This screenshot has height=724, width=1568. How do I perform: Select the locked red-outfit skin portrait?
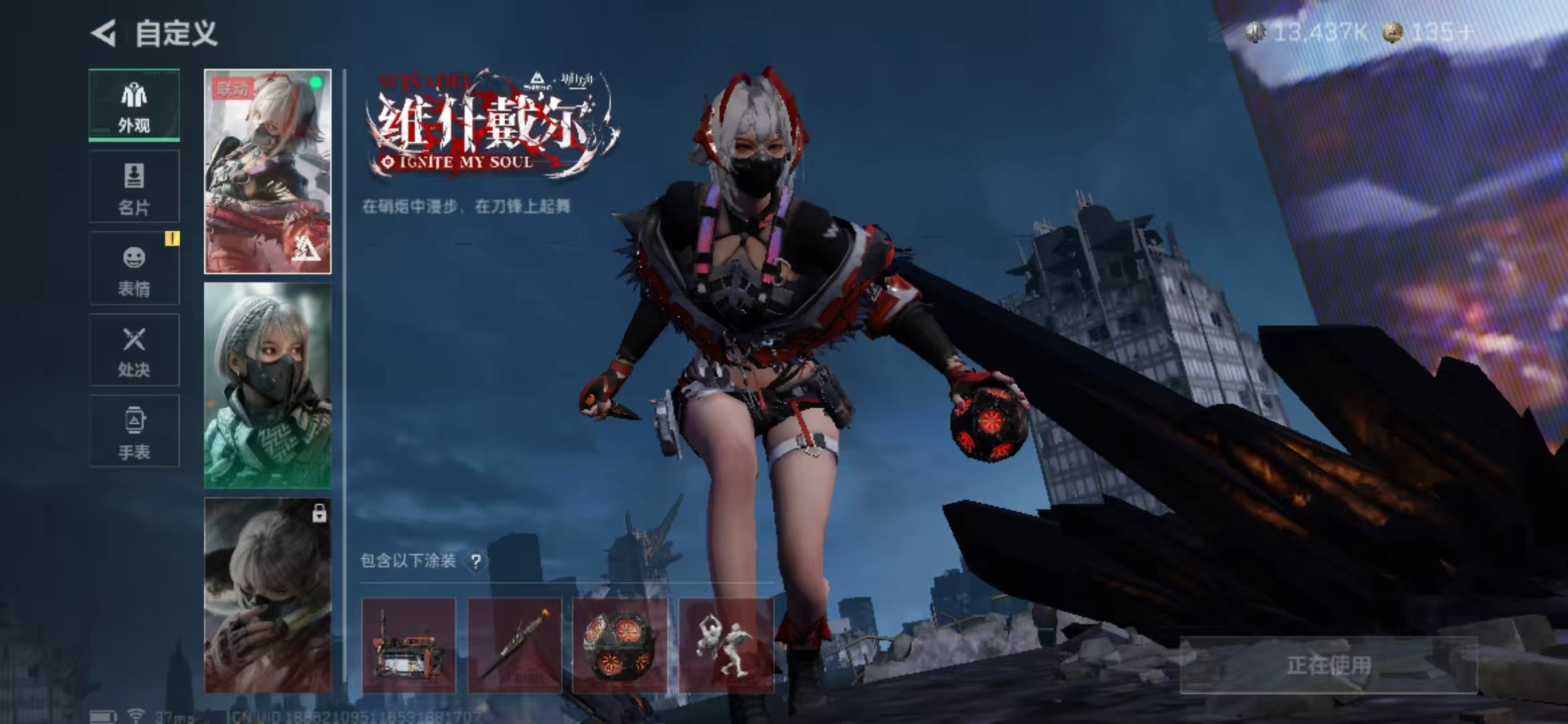pos(267,595)
